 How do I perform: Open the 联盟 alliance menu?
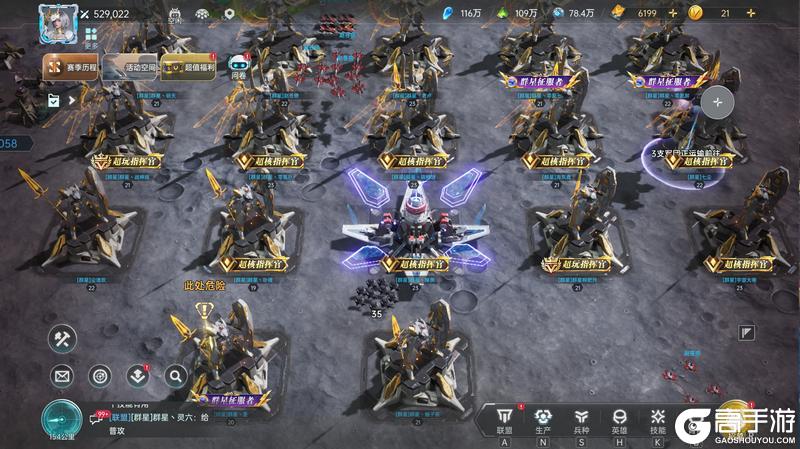(x=504, y=421)
